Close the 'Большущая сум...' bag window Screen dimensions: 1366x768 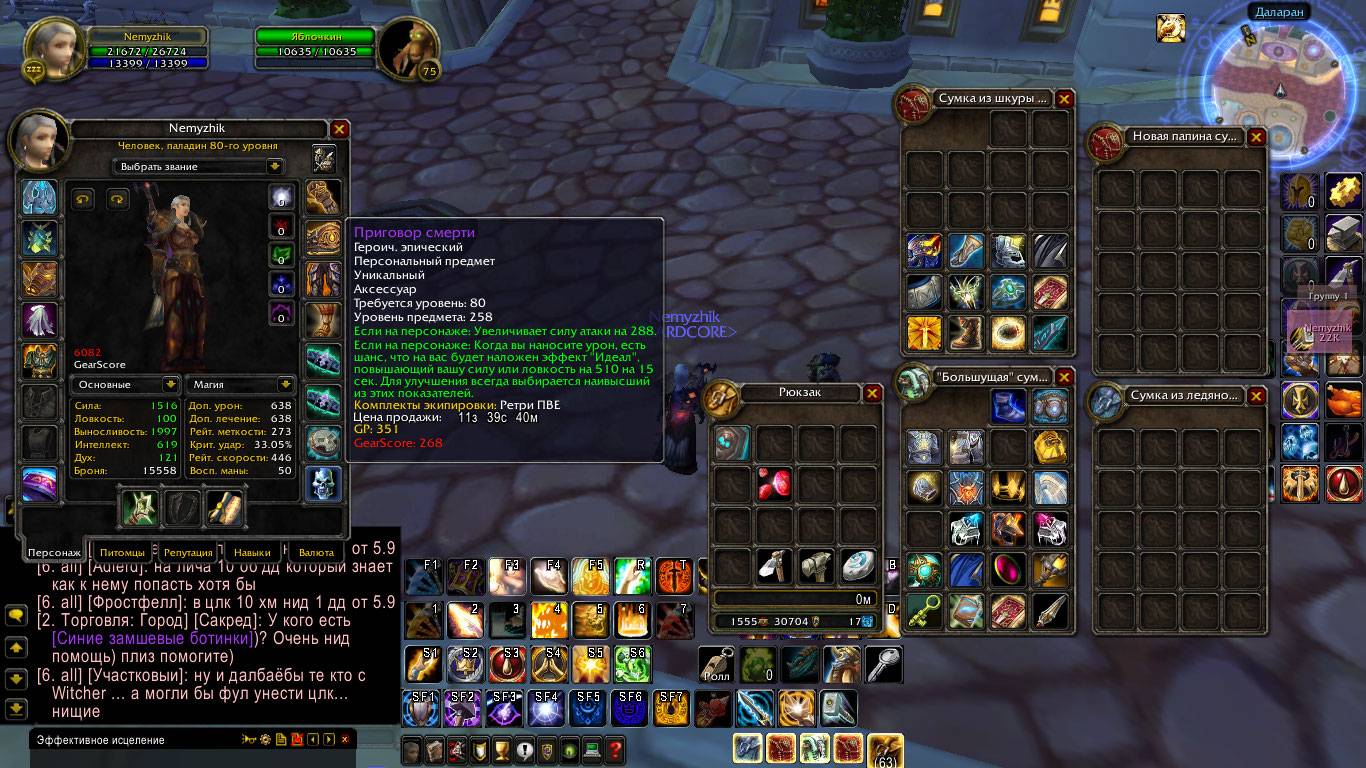tap(1064, 377)
